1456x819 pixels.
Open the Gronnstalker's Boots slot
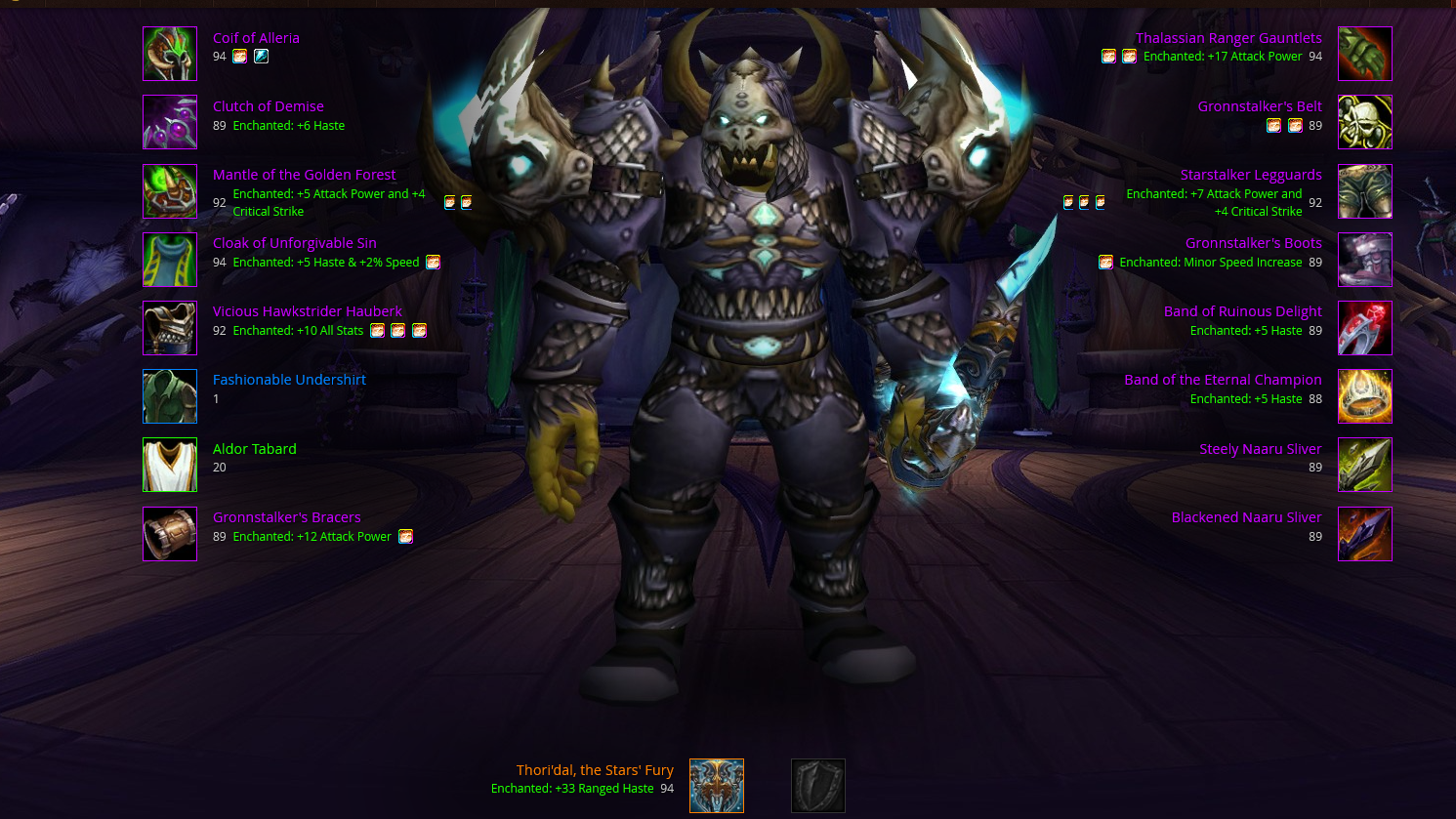point(1364,260)
